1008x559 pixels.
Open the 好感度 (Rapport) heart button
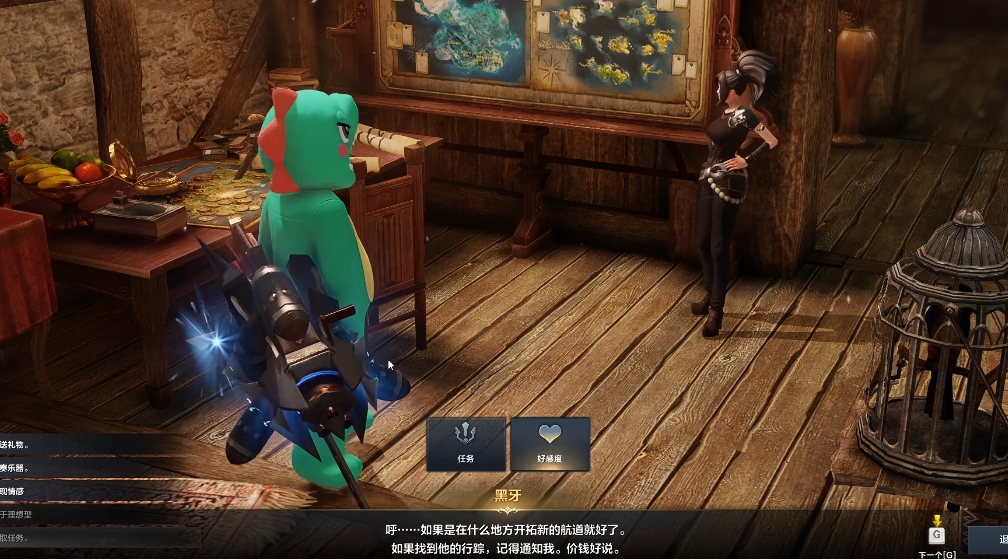[550, 443]
